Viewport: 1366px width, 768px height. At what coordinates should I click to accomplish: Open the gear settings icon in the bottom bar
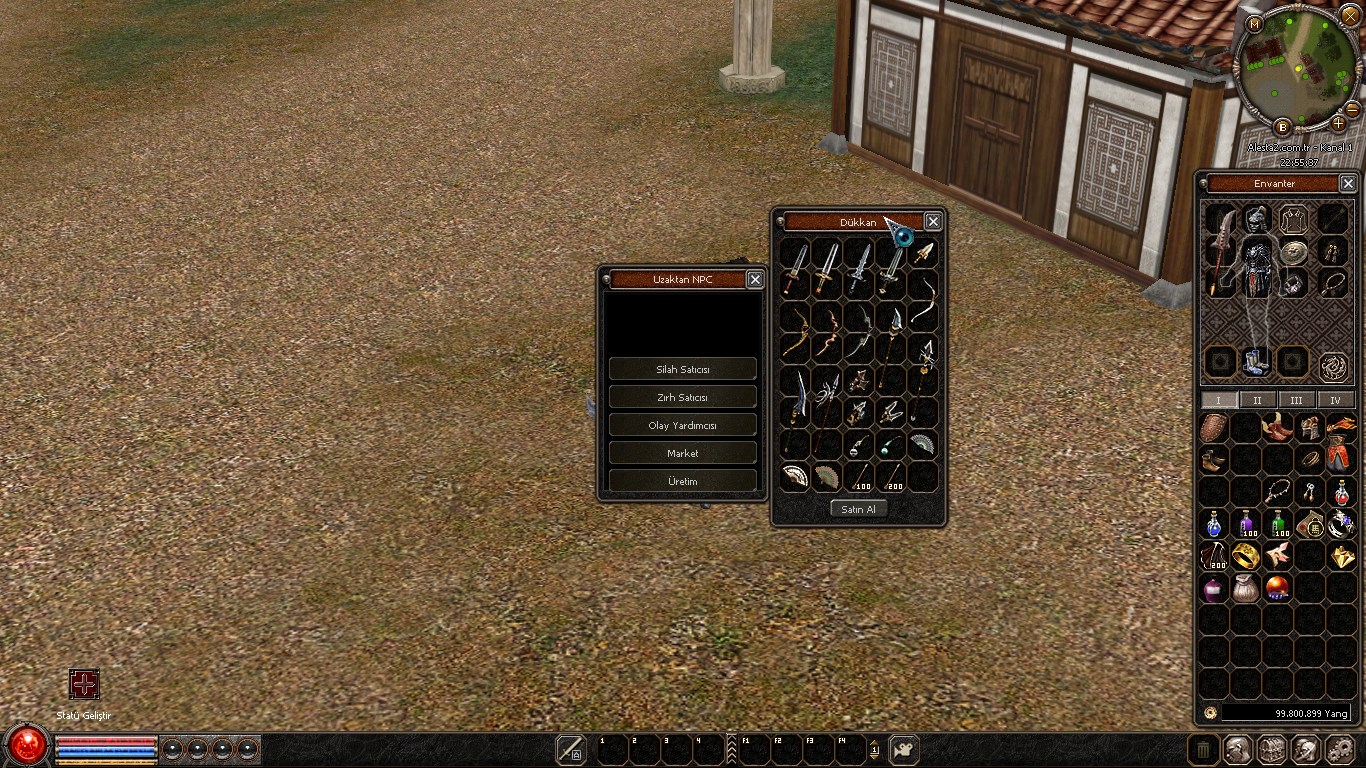[1340, 749]
